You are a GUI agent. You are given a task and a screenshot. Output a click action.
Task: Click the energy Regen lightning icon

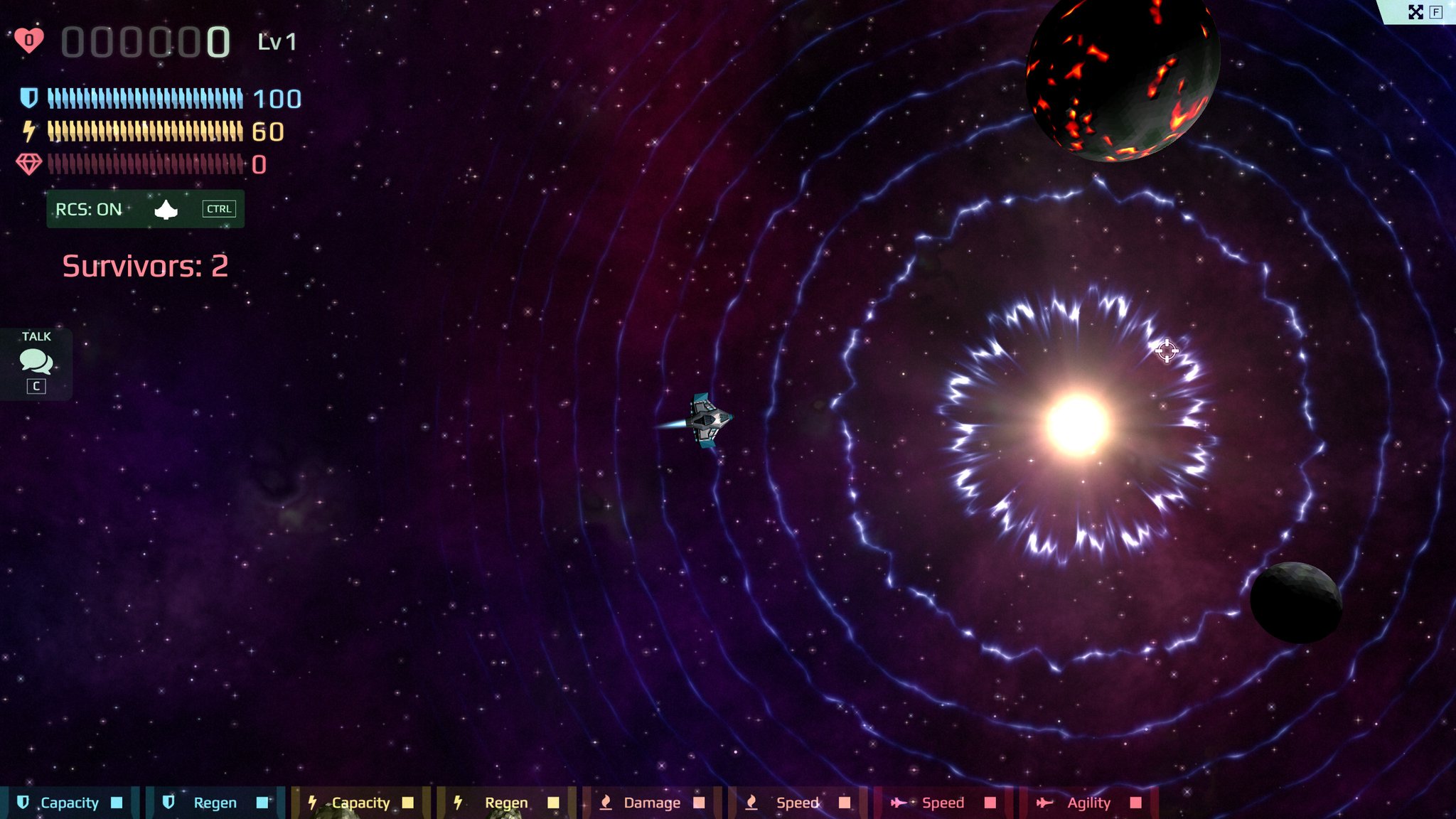[x=459, y=803]
